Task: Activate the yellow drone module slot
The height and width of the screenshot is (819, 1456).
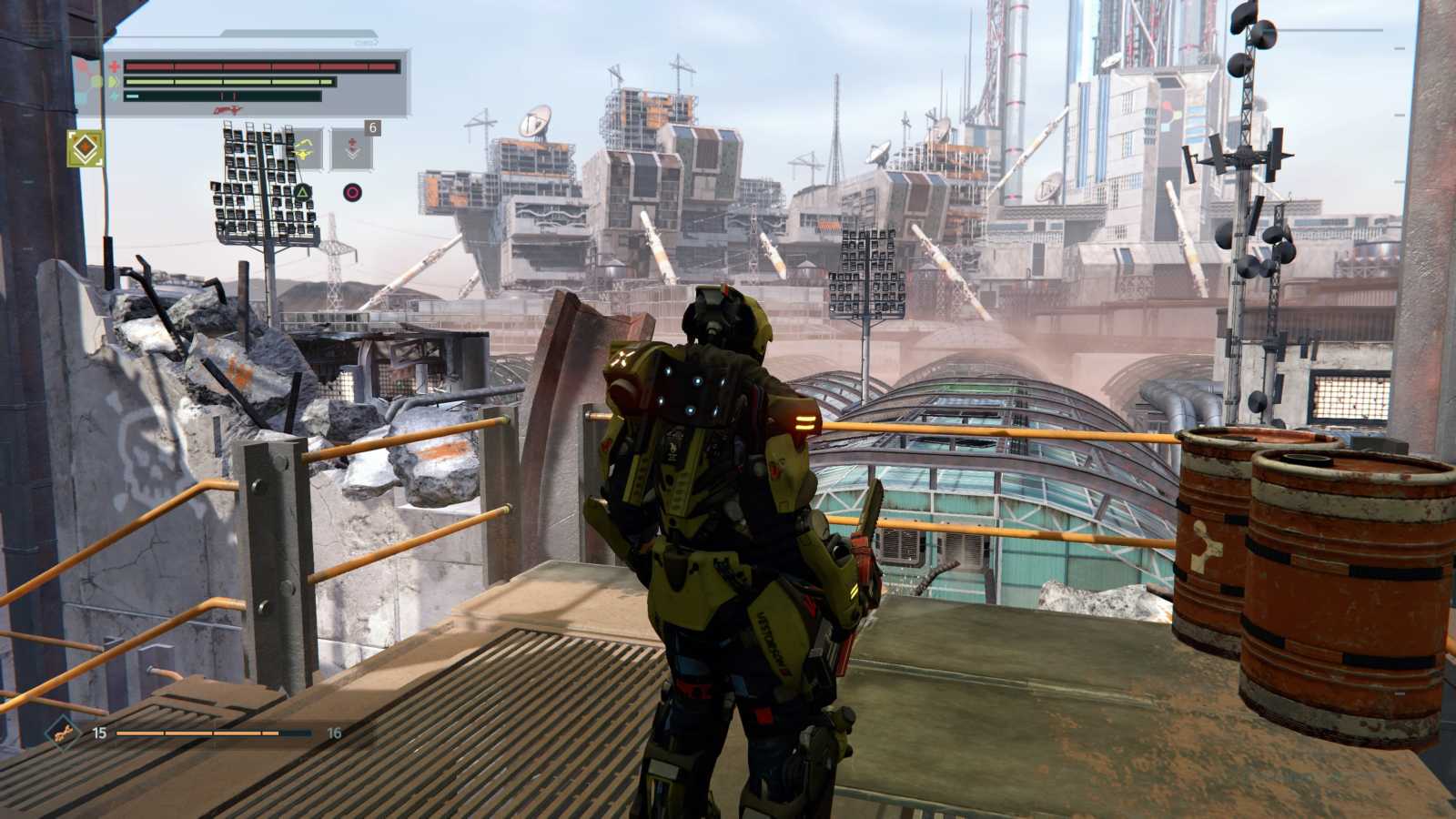Action: tap(304, 149)
